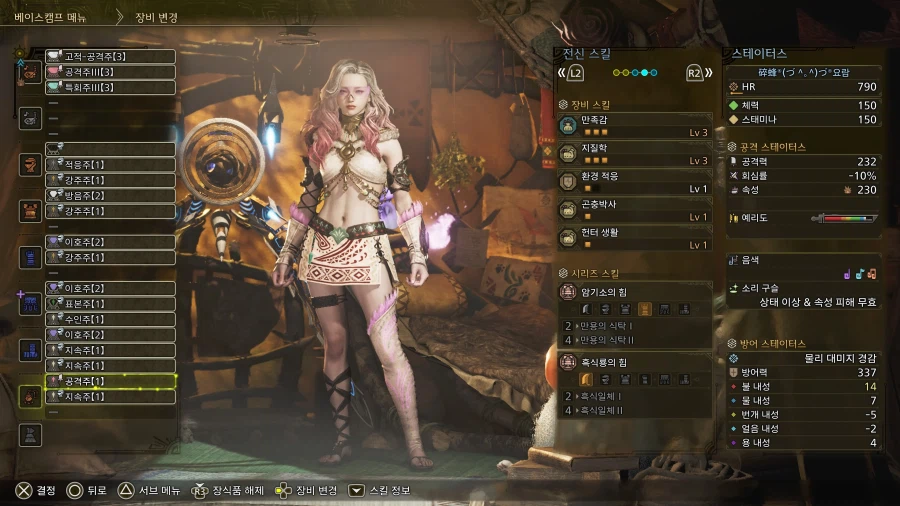
Task: Open the 헌터 생활 skill row
Action: tap(636, 237)
